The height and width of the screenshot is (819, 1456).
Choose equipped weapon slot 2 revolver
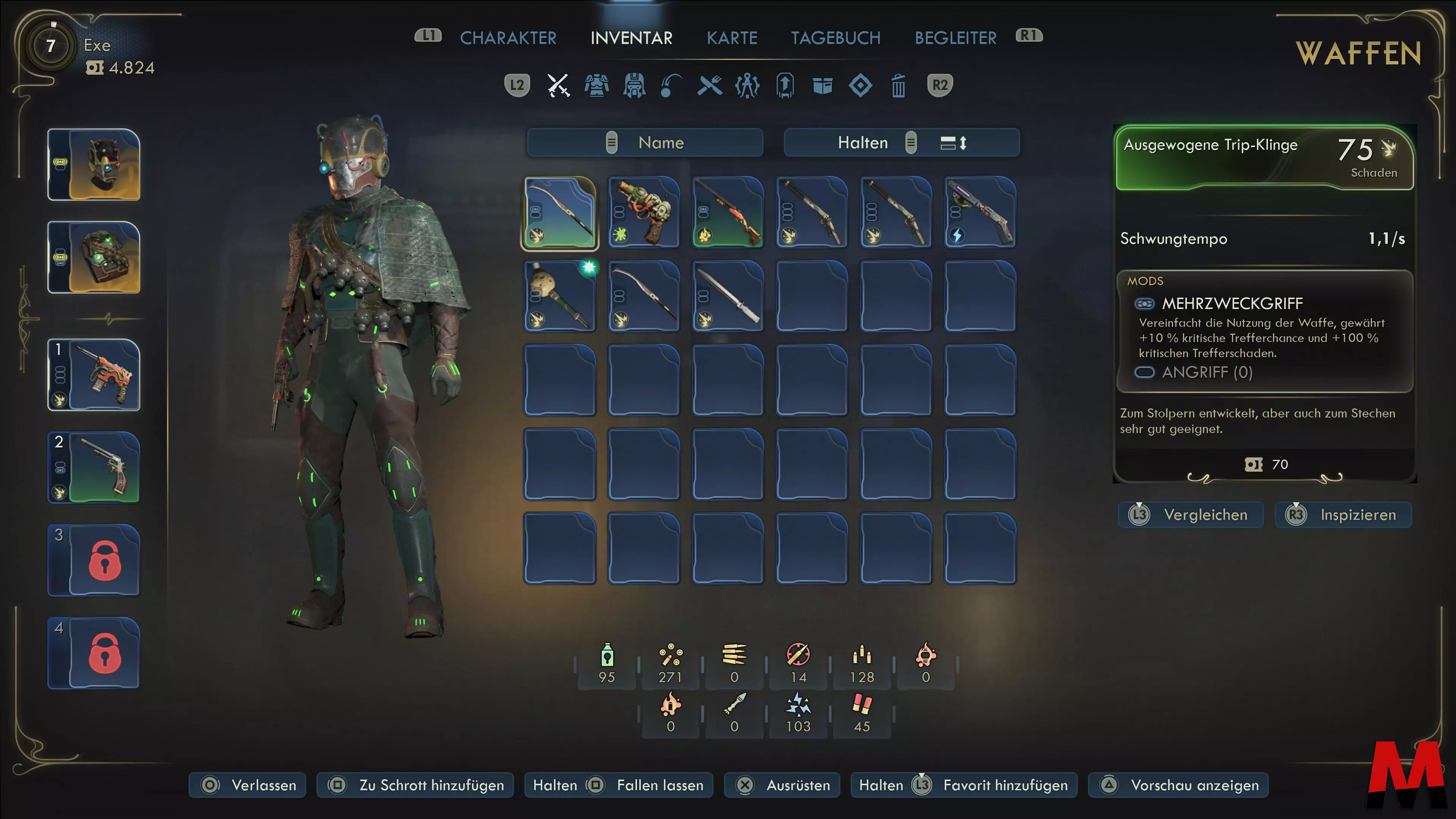[94, 468]
